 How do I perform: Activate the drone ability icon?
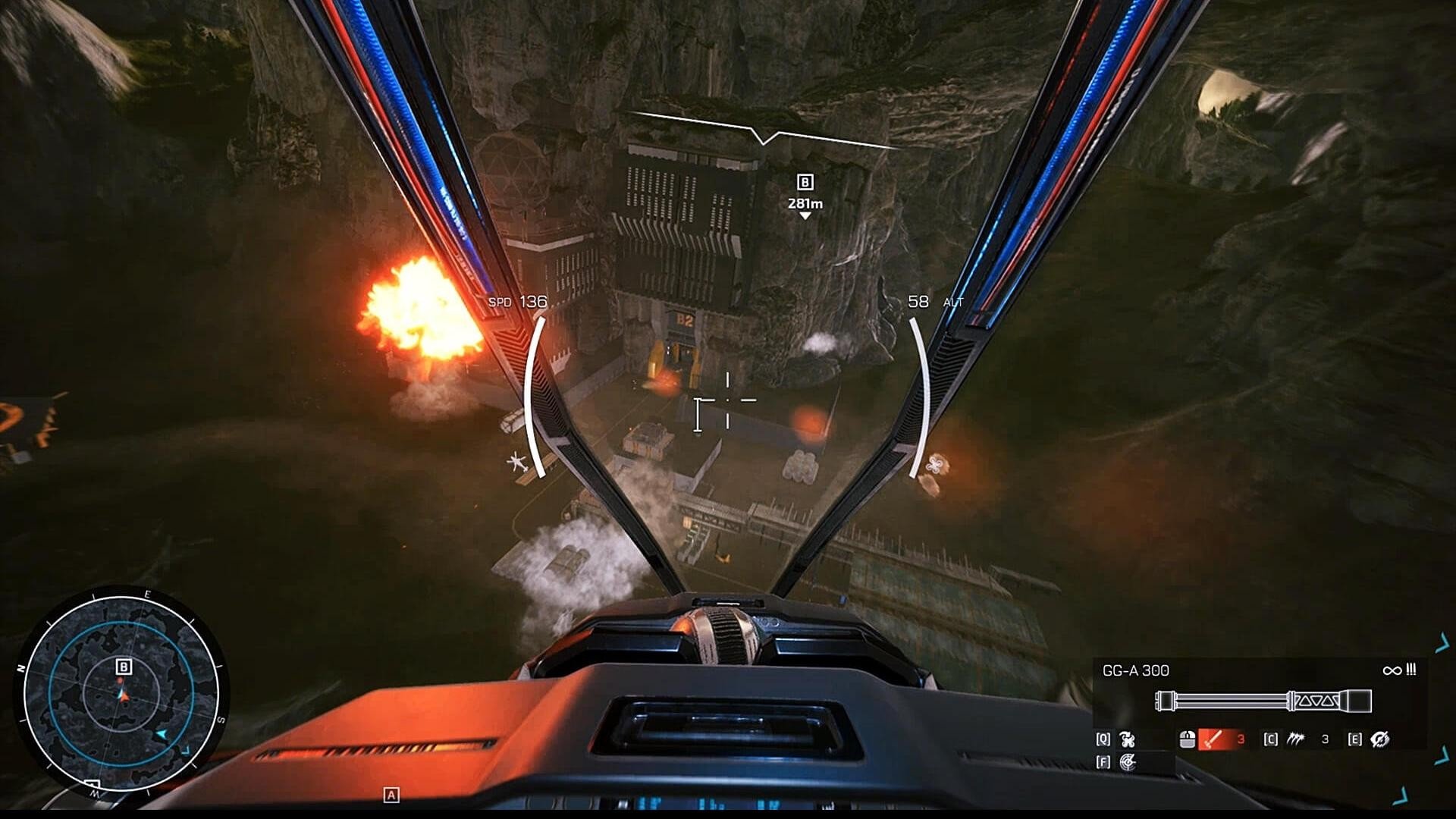pos(1128,739)
